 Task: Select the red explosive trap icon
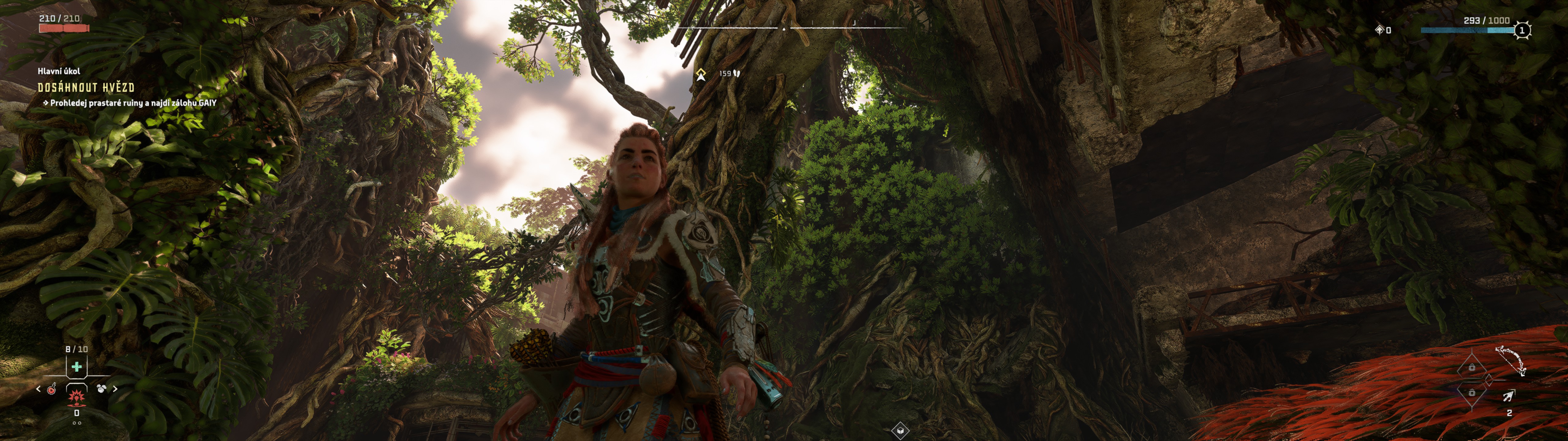(x=76, y=397)
